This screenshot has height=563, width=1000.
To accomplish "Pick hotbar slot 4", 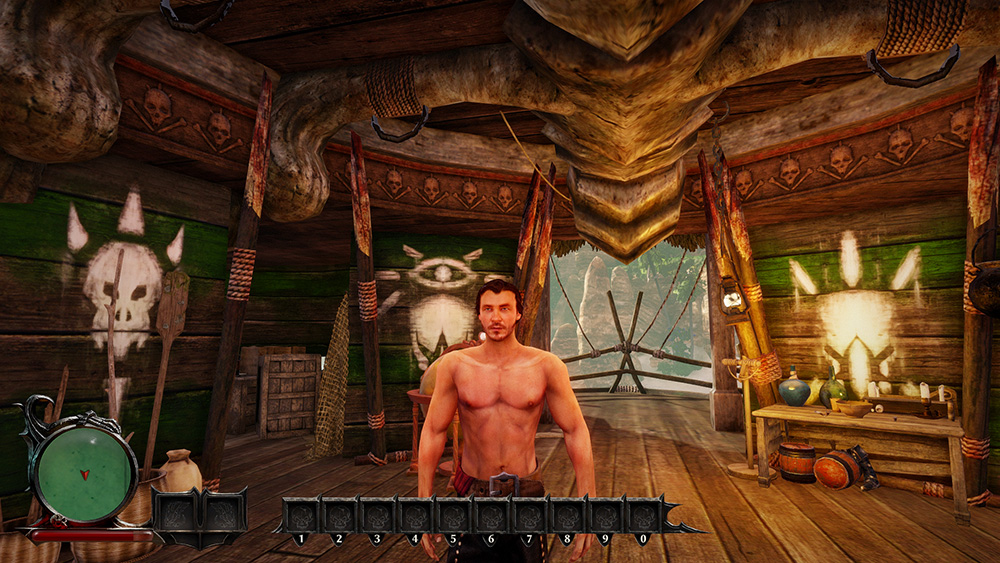I will pos(415,516).
